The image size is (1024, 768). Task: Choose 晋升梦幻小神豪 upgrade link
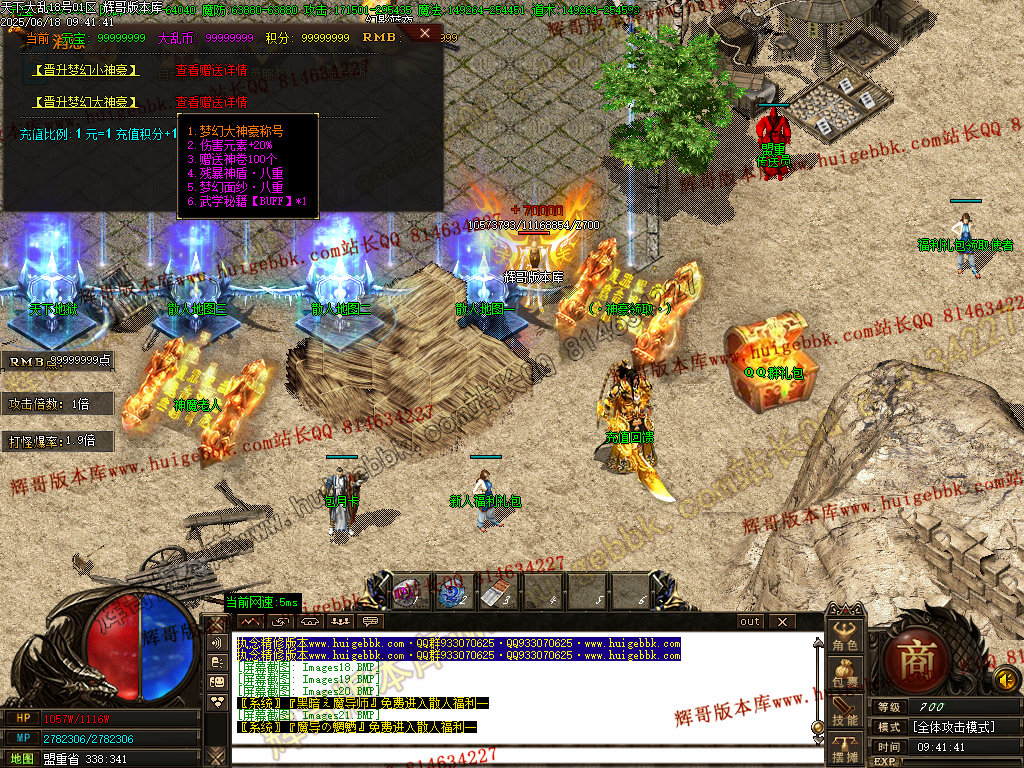pyautogui.click(x=85, y=71)
